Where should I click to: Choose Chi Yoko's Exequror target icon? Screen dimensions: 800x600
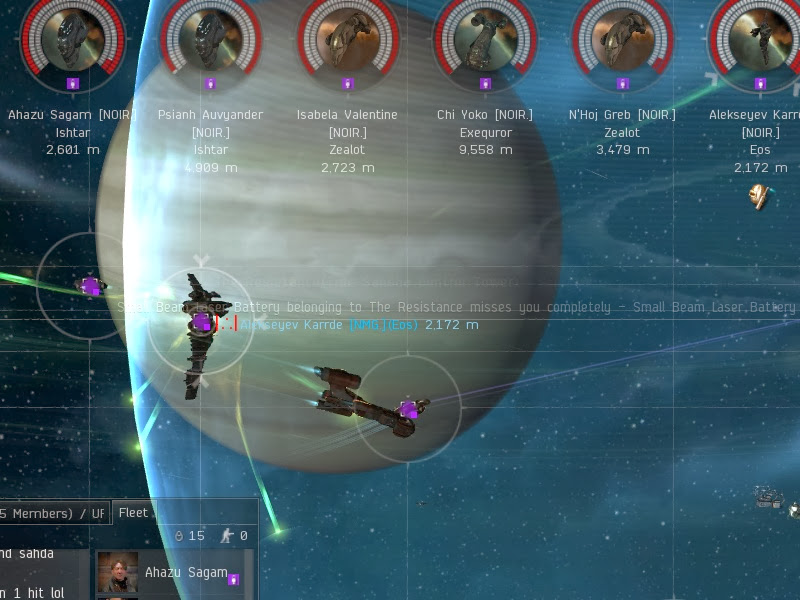tap(485, 38)
